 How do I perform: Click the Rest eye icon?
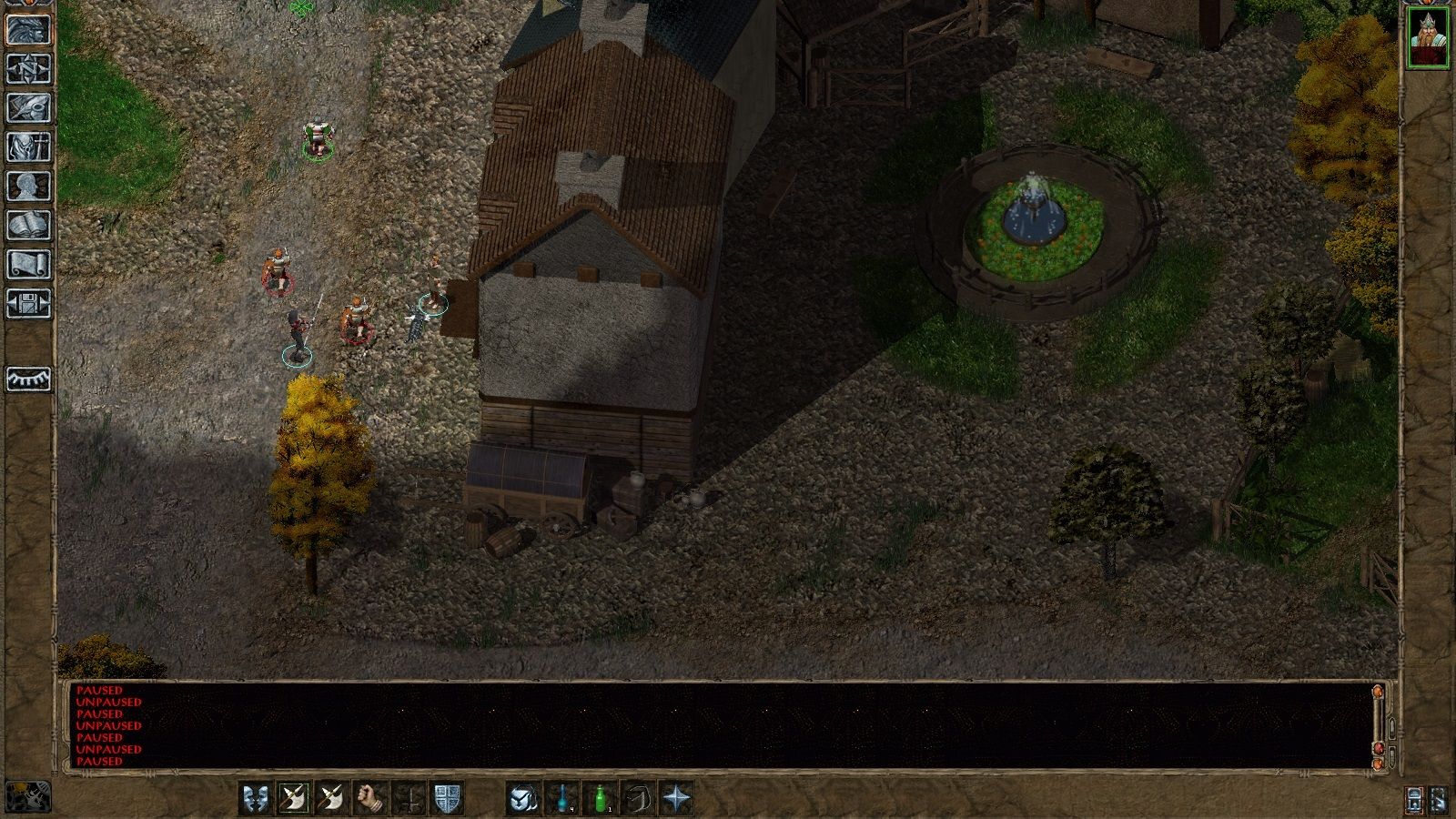click(x=25, y=380)
